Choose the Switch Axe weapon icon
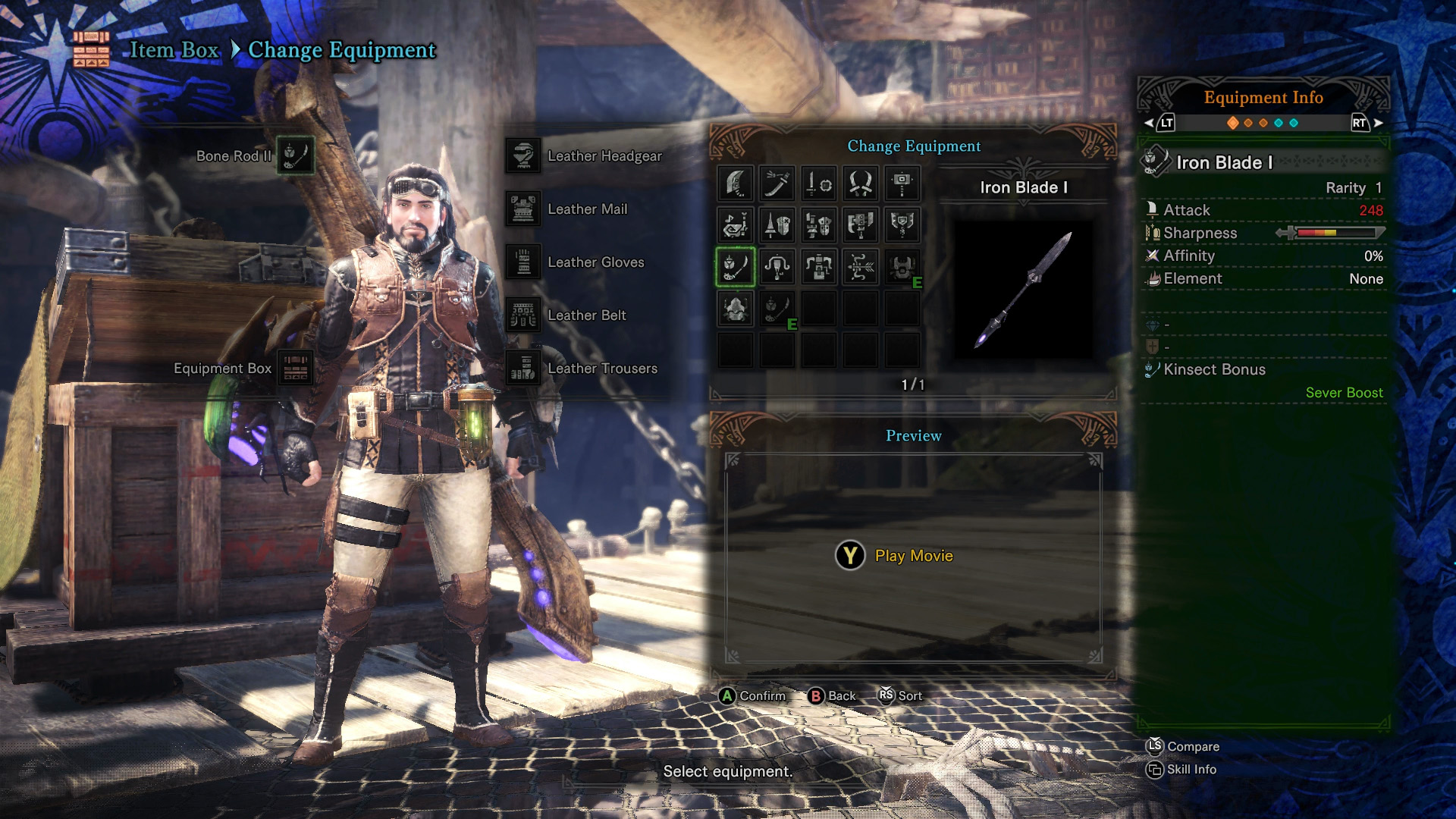Screen dimensions: 1456x819 click(861, 225)
